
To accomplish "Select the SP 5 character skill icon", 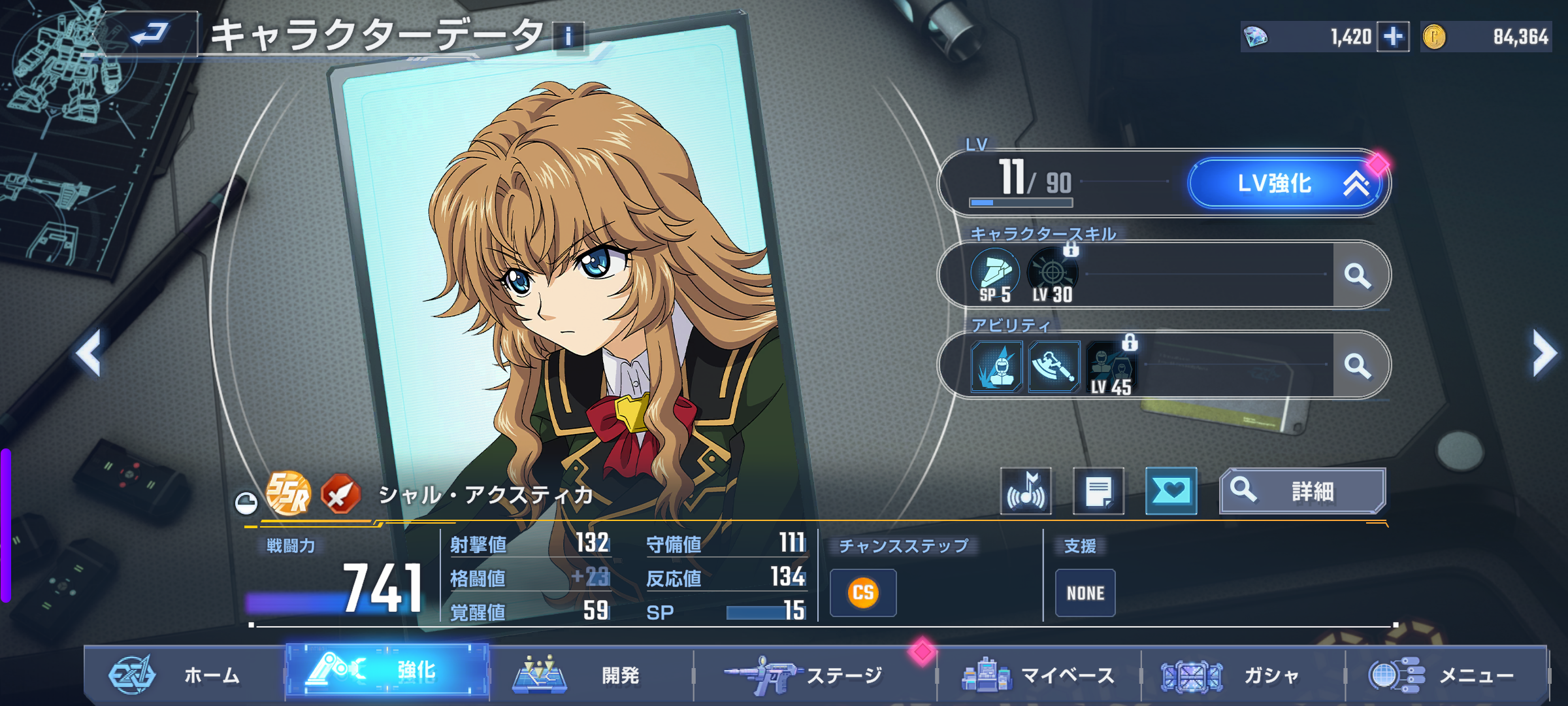I will pos(995,275).
